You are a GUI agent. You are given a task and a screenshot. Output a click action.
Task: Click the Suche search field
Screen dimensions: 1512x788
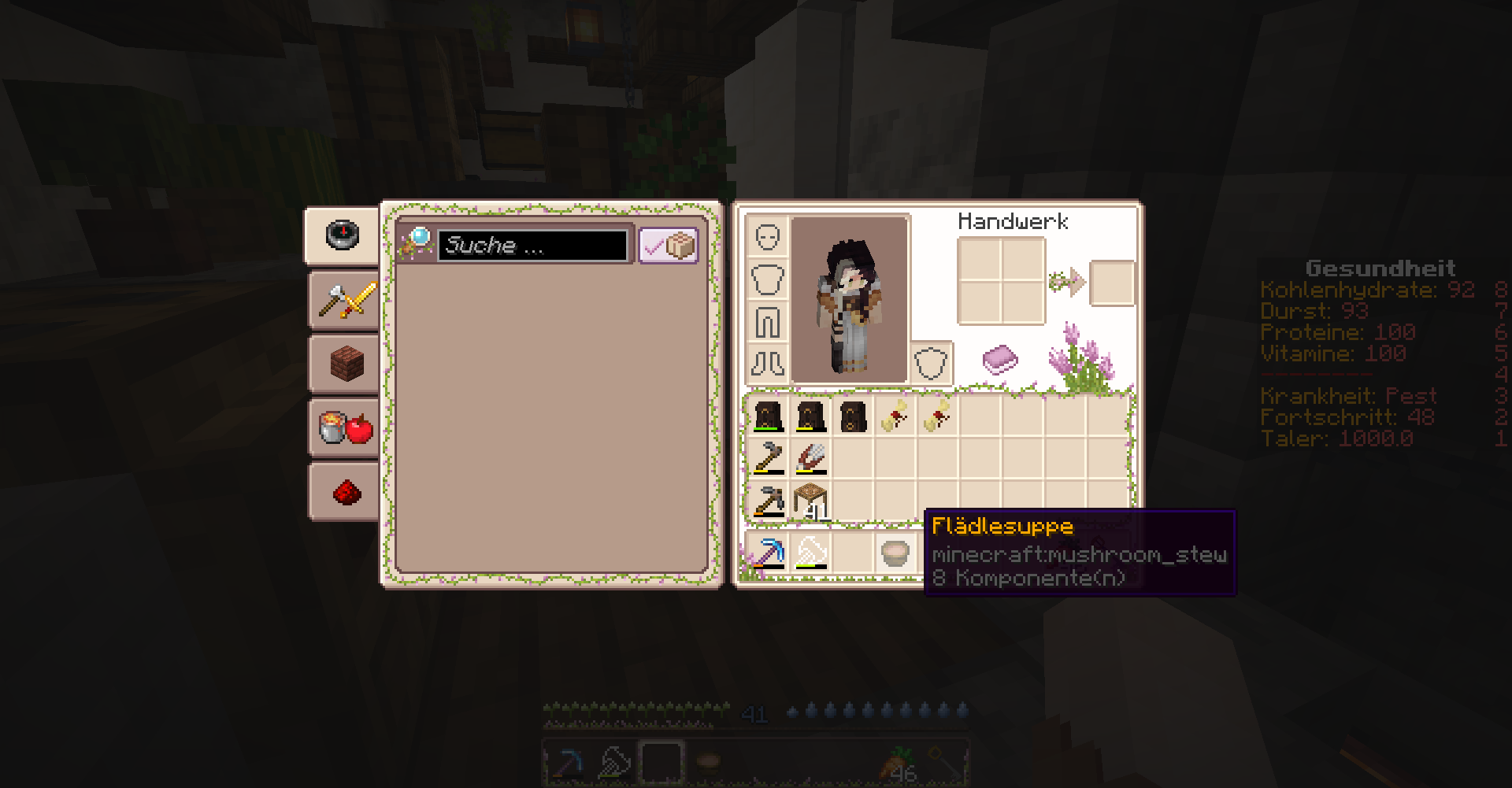[x=532, y=246]
